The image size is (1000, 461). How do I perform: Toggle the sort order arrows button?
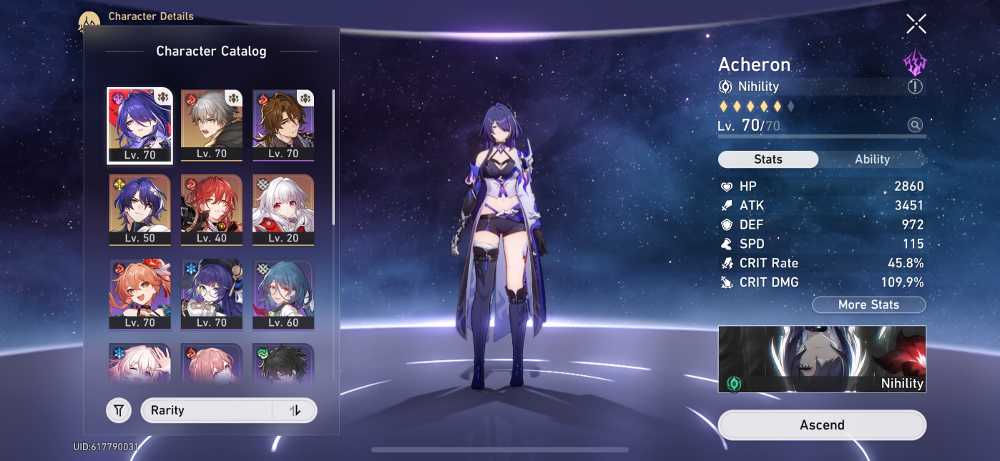295,410
